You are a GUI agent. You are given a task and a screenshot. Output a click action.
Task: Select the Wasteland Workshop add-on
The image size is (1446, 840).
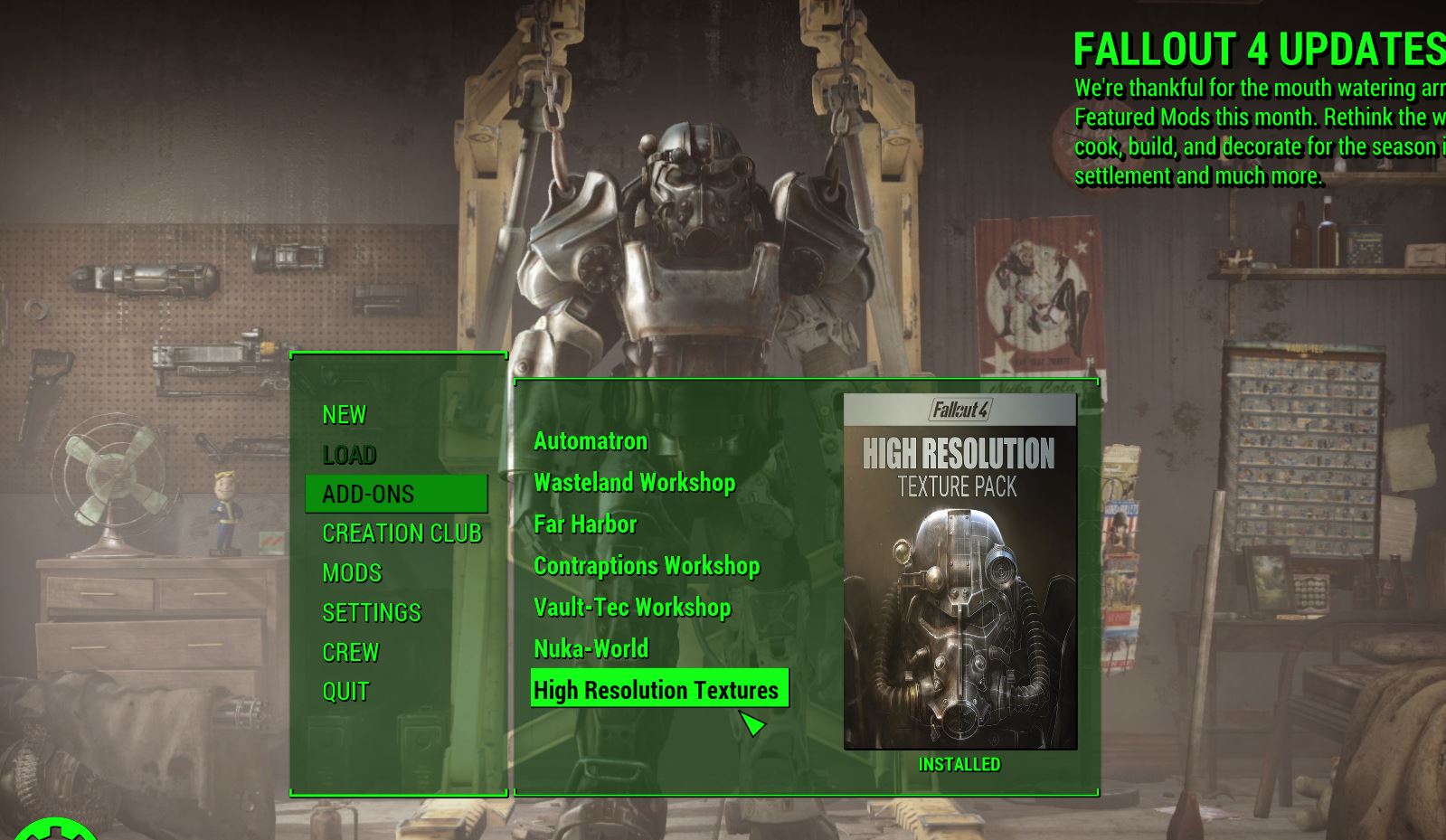(x=635, y=482)
